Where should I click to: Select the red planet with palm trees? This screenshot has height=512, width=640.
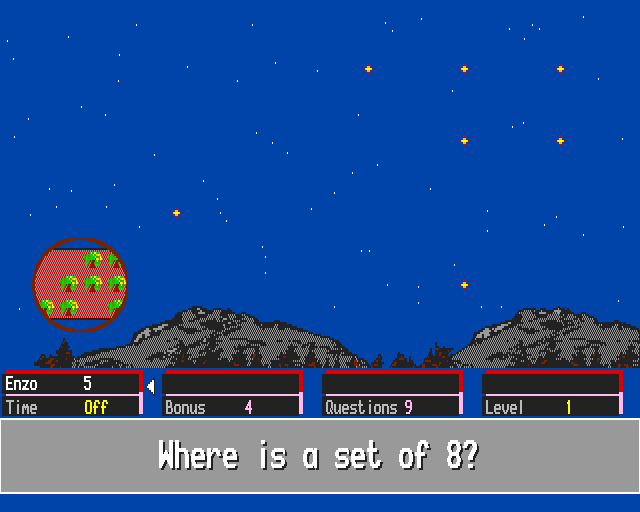click(x=80, y=284)
